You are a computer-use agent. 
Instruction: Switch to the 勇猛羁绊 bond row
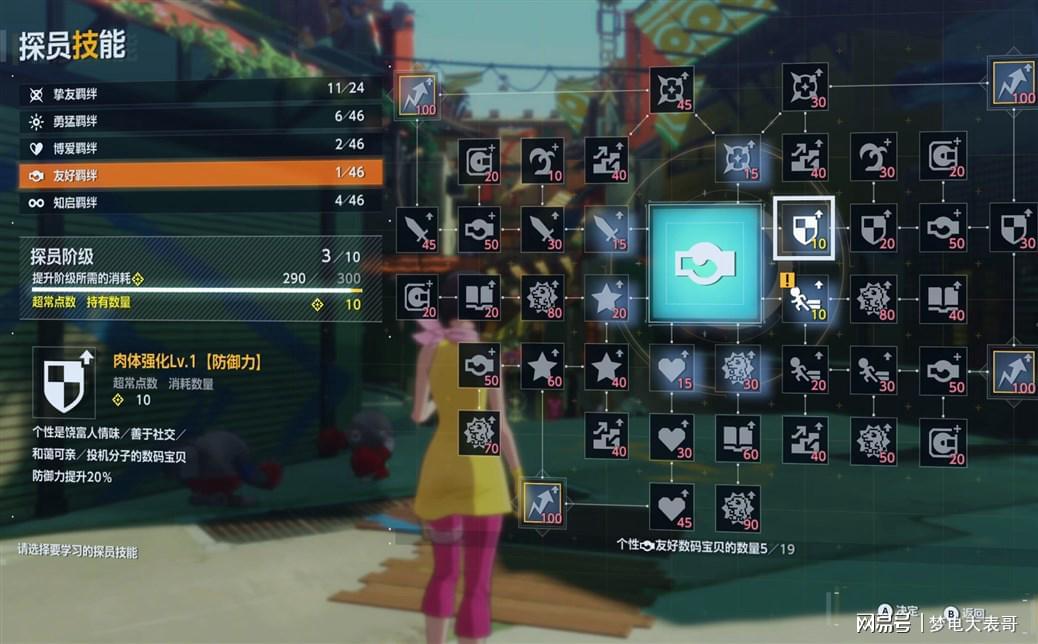(200, 120)
